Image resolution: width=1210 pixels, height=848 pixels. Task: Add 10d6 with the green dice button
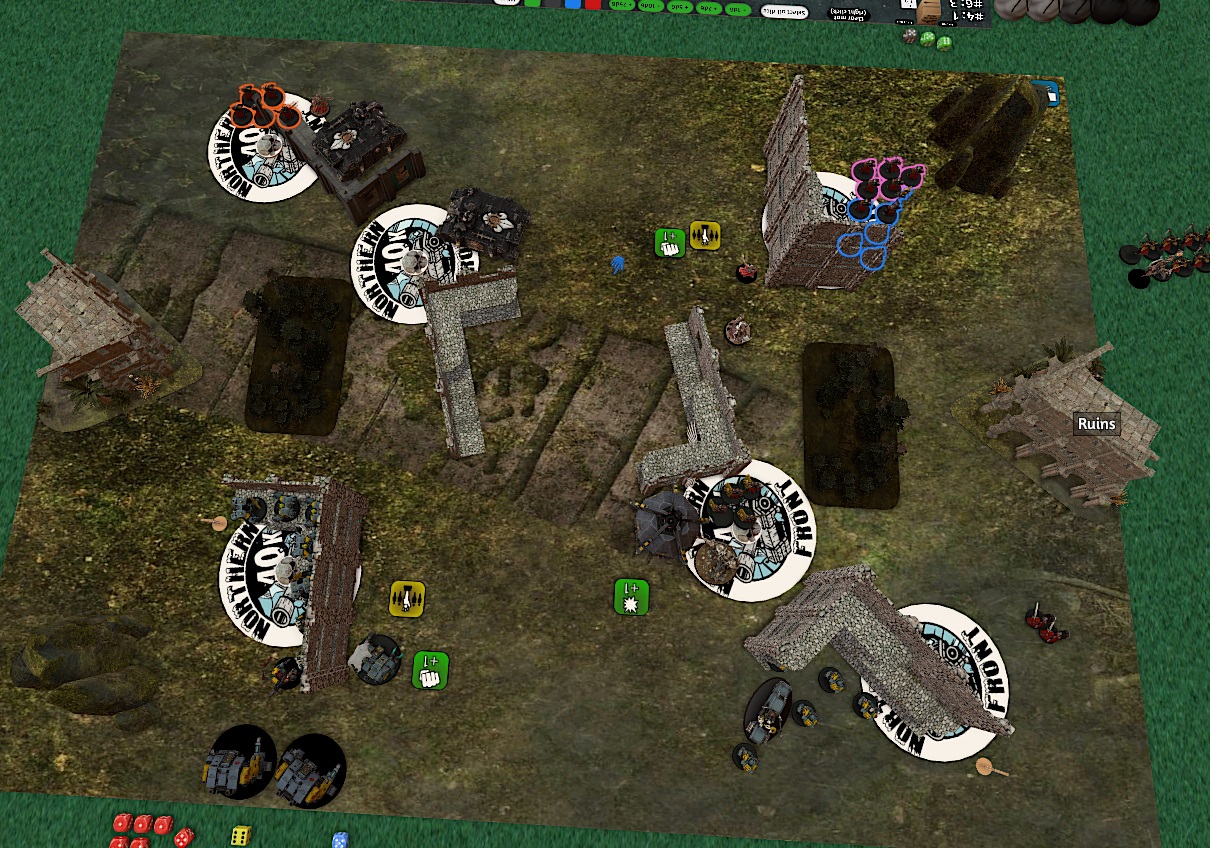650,6
